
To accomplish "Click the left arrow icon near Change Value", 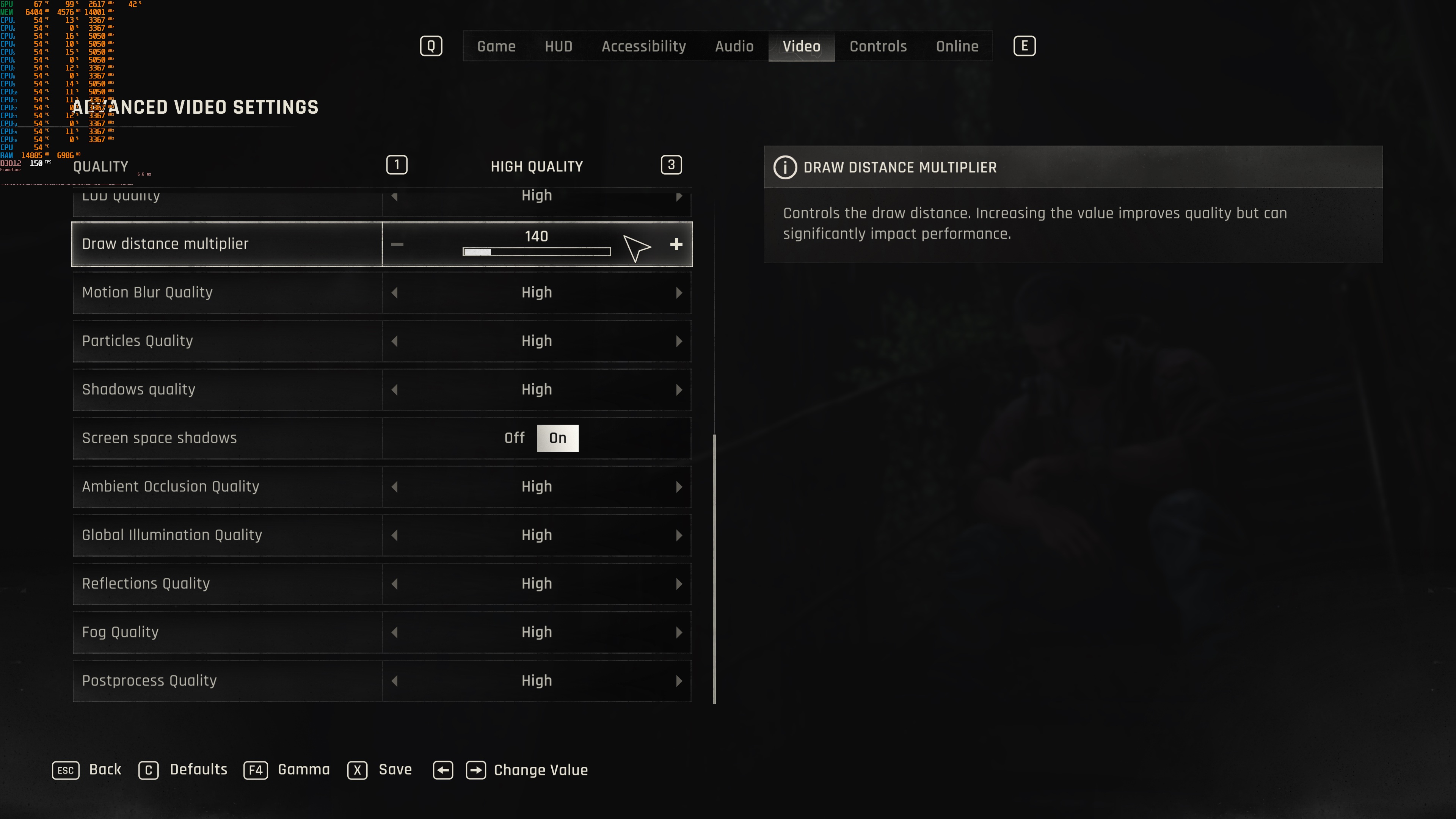I will click(x=443, y=770).
